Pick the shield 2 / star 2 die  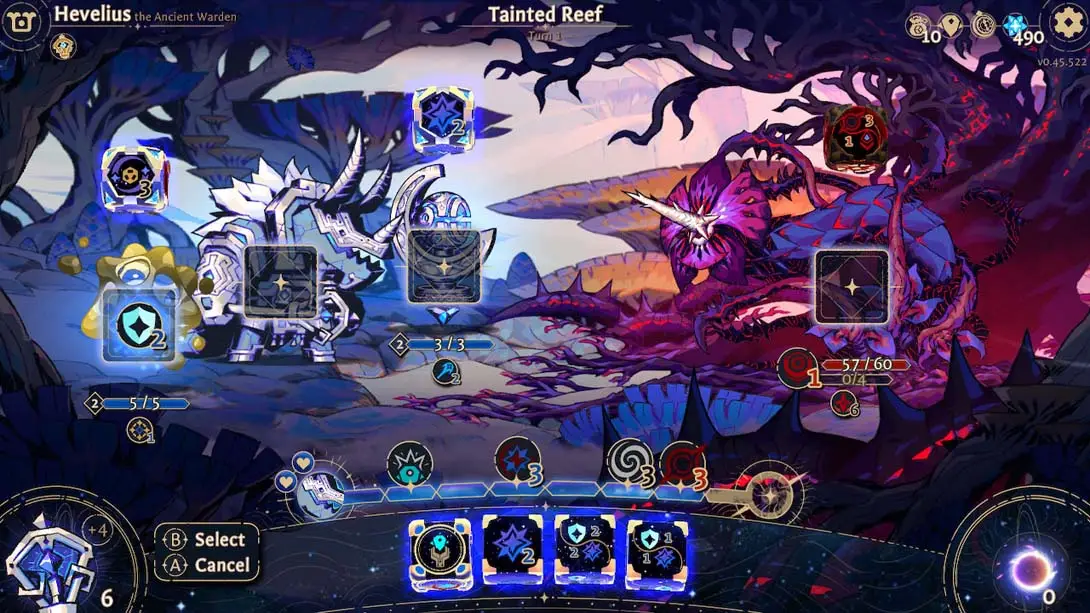[x=585, y=549]
